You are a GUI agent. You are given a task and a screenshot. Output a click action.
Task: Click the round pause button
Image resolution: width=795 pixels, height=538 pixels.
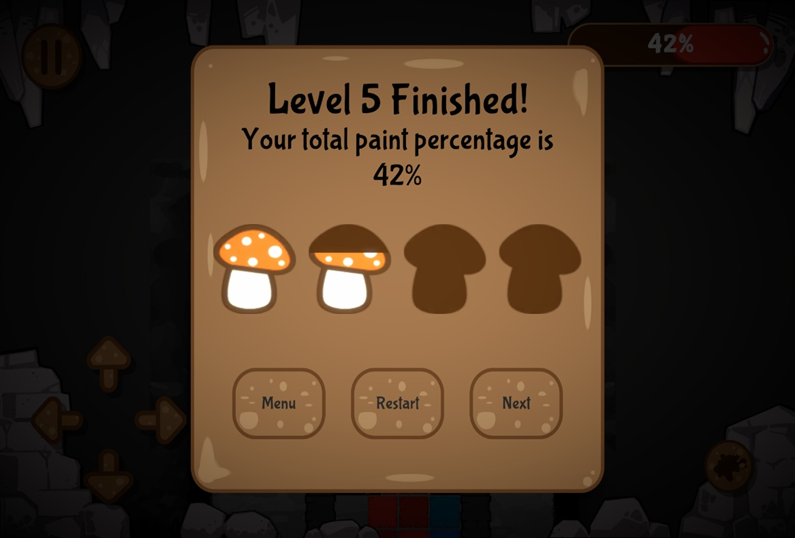coord(50,55)
